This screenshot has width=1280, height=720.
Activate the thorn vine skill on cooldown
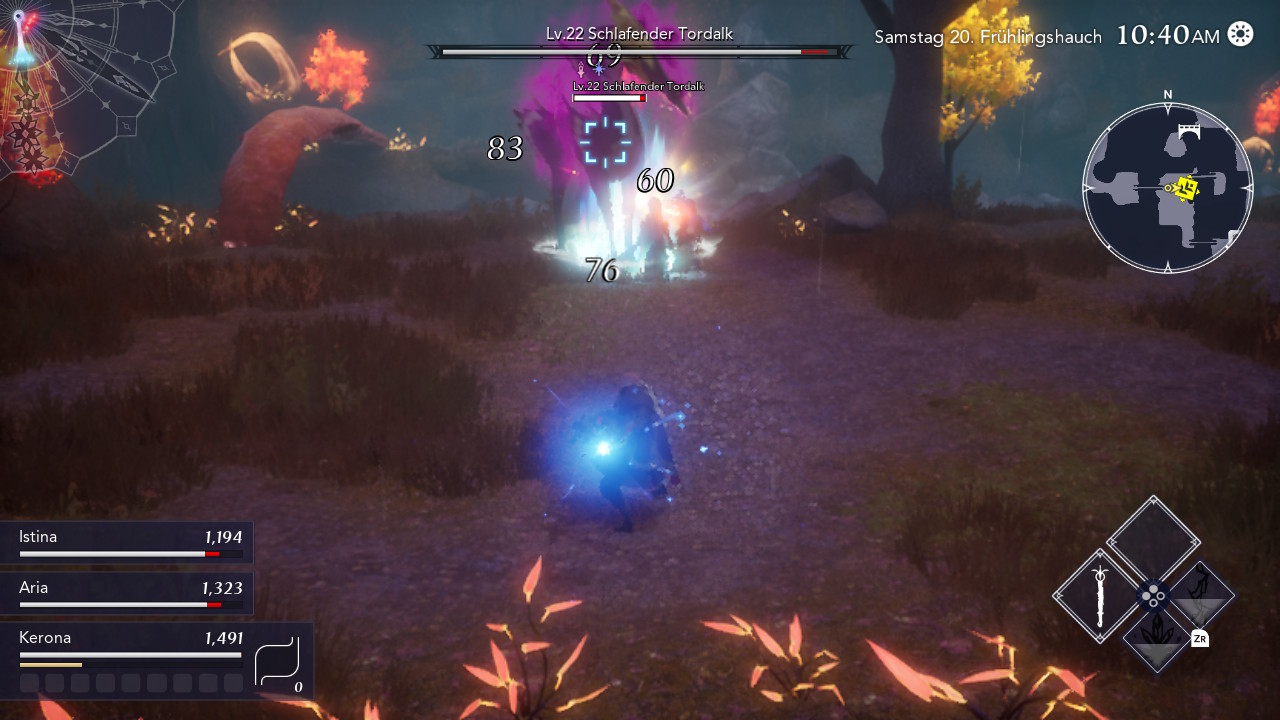[1201, 594]
